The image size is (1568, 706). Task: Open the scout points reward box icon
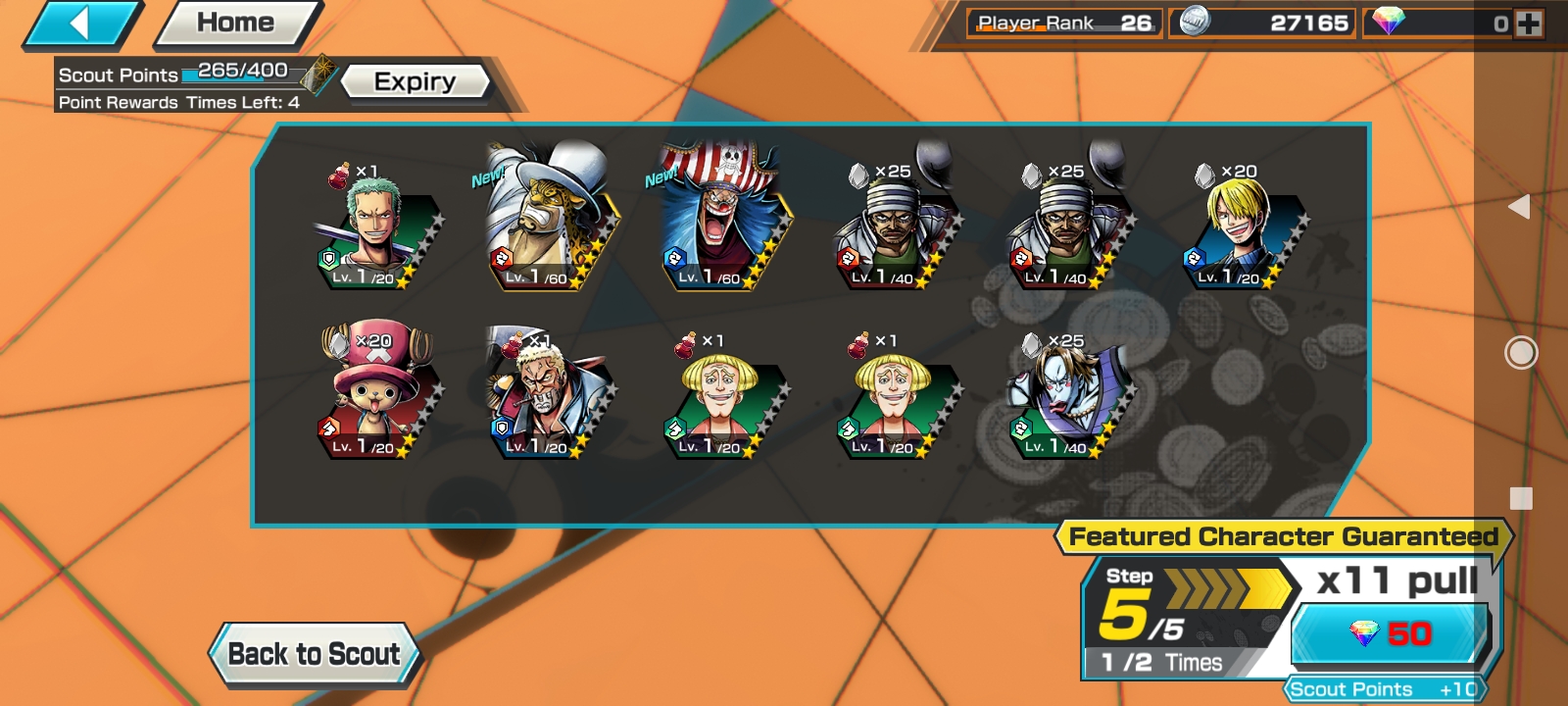318,75
